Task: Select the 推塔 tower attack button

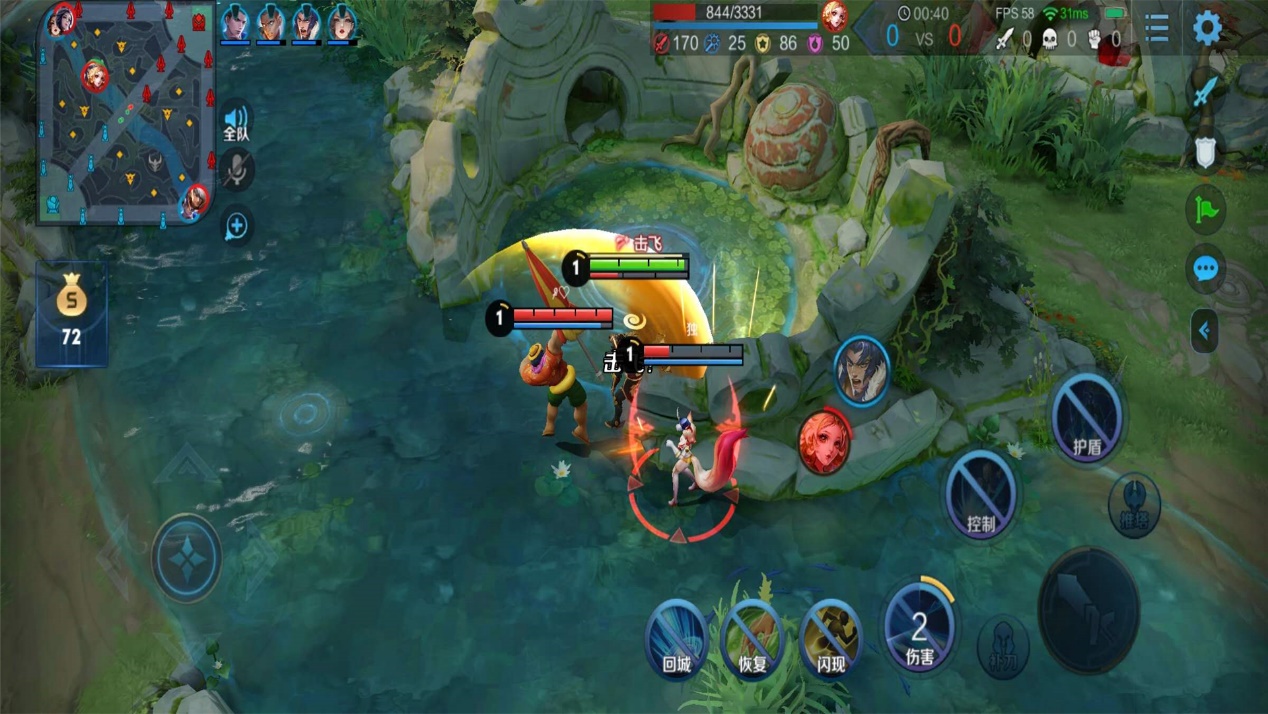Action: [1134, 504]
